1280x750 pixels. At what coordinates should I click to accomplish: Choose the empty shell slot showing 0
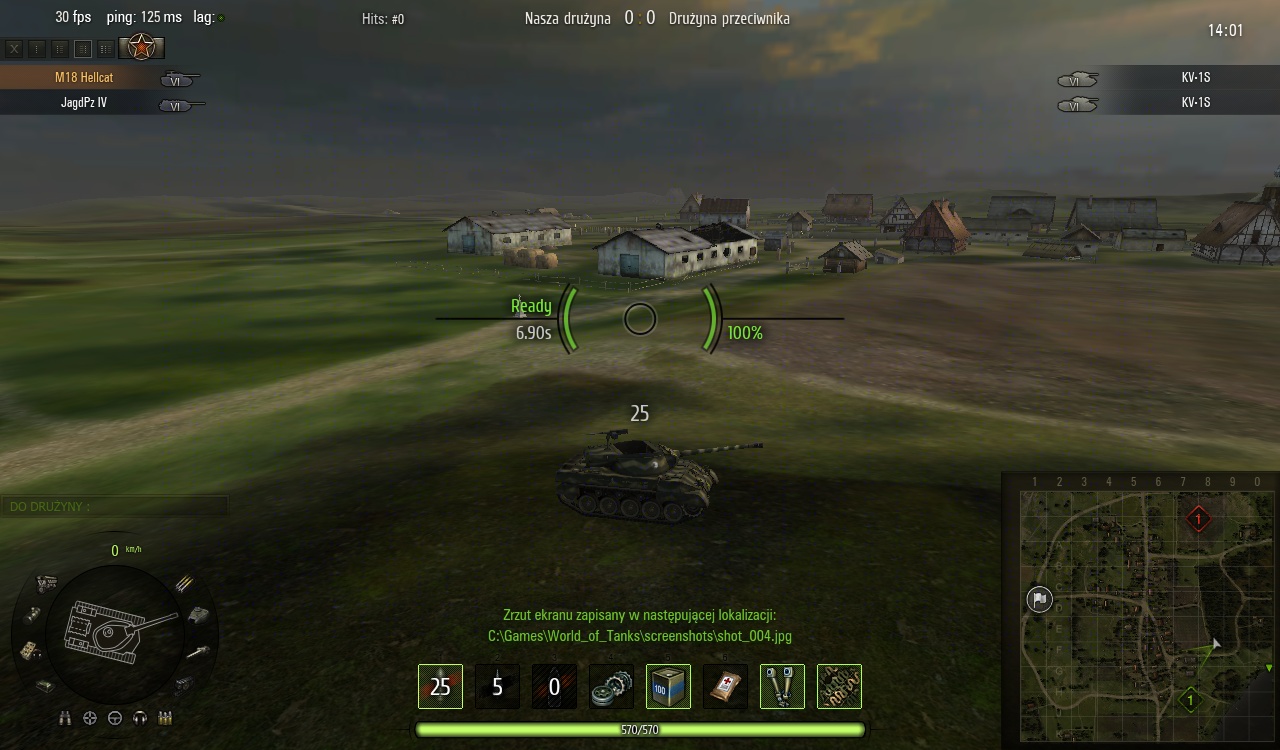554,687
